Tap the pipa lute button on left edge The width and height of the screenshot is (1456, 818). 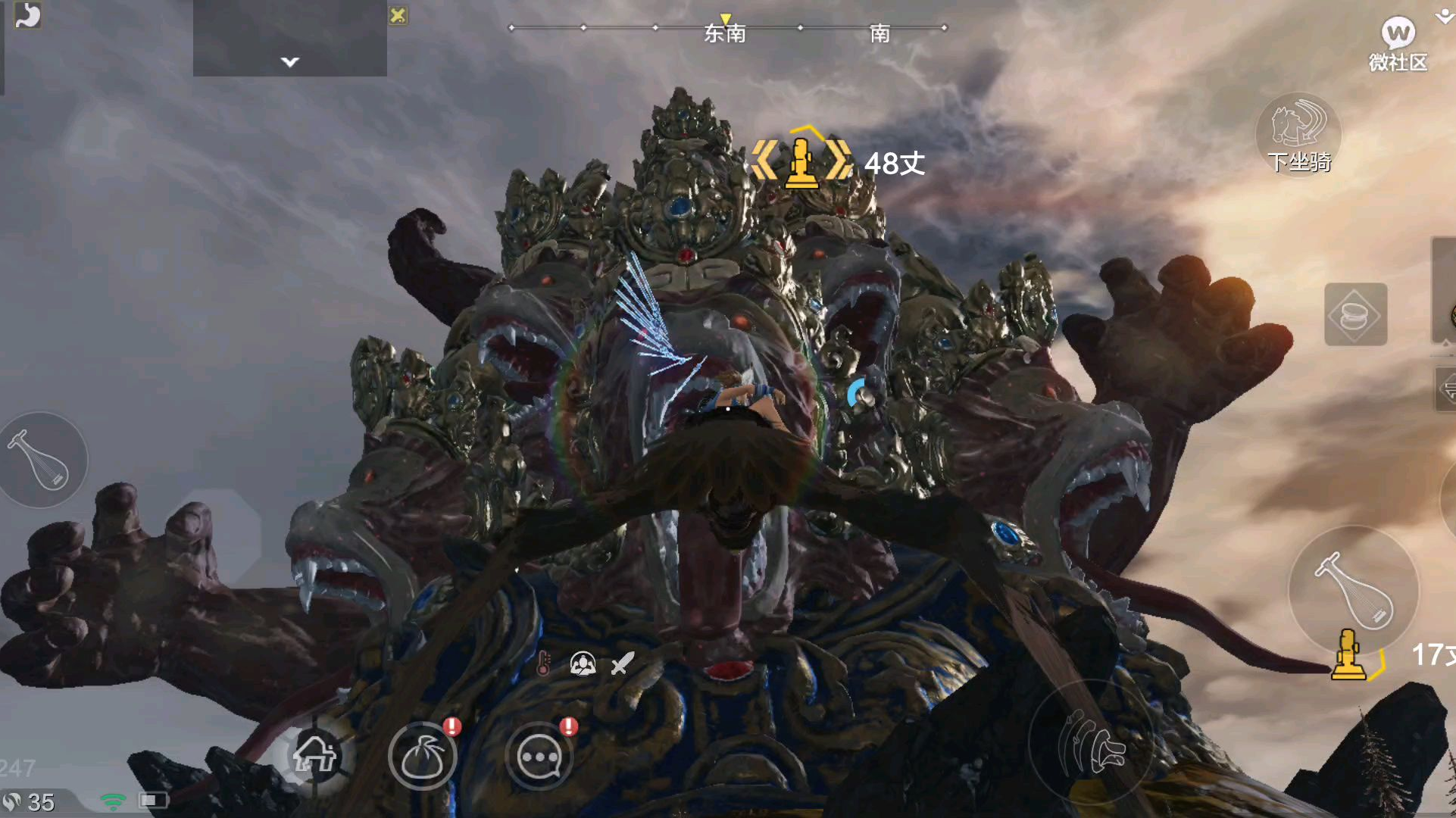pyautogui.click(x=42, y=460)
